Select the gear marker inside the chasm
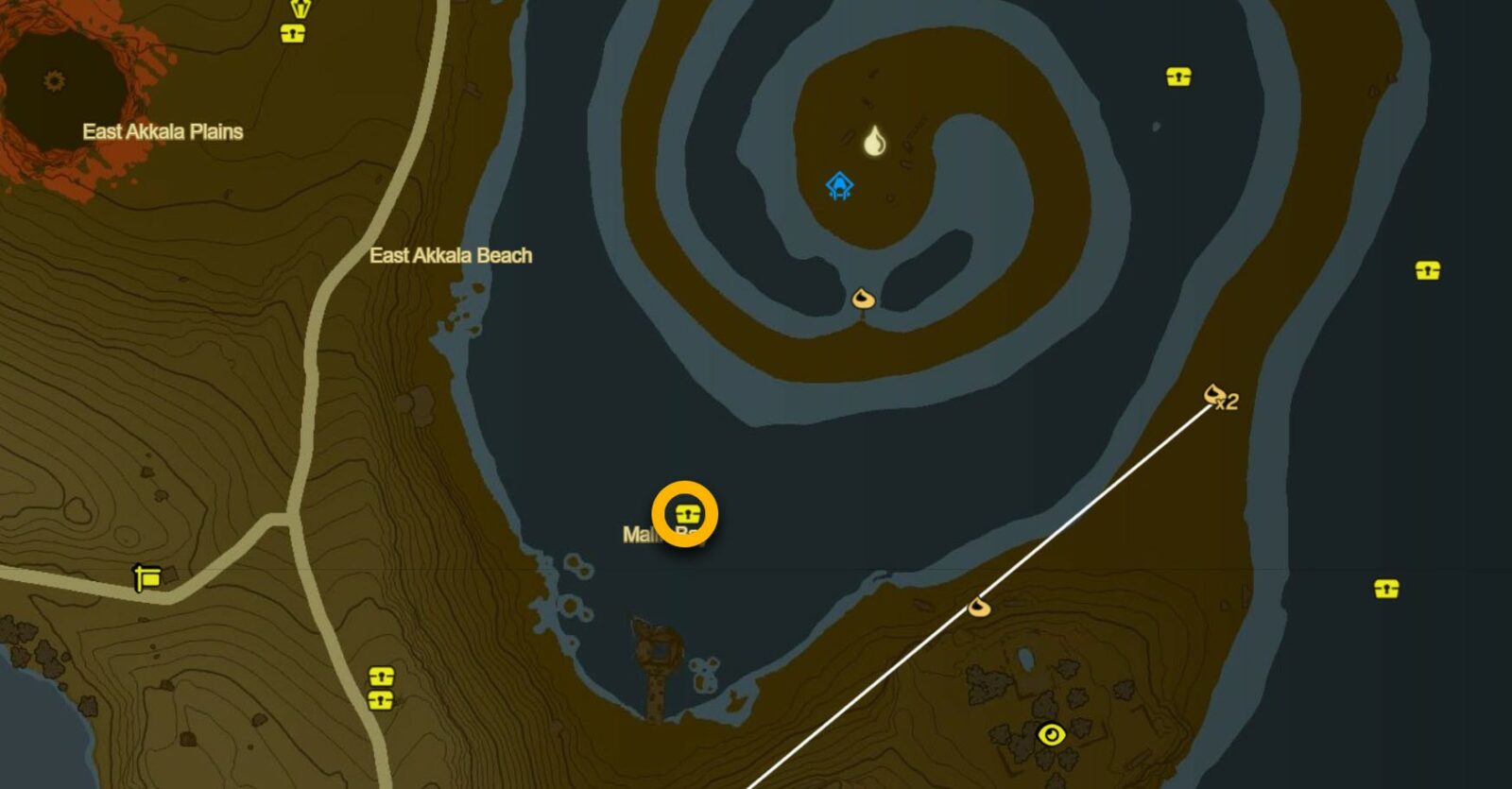This screenshot has width=1512, height=789. 55,81
